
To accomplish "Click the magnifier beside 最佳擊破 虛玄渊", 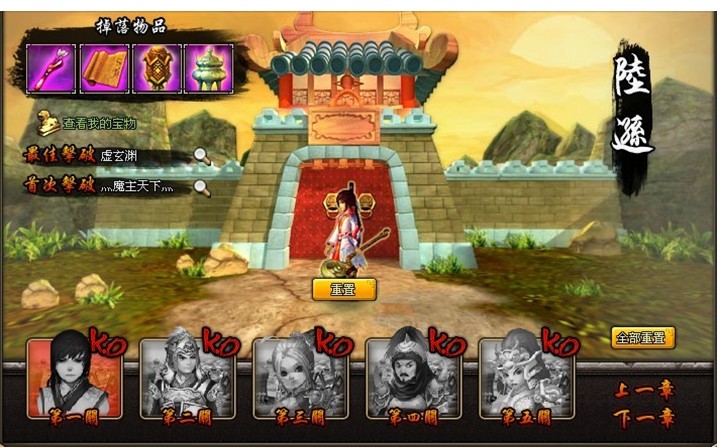I will click(202, 155).
